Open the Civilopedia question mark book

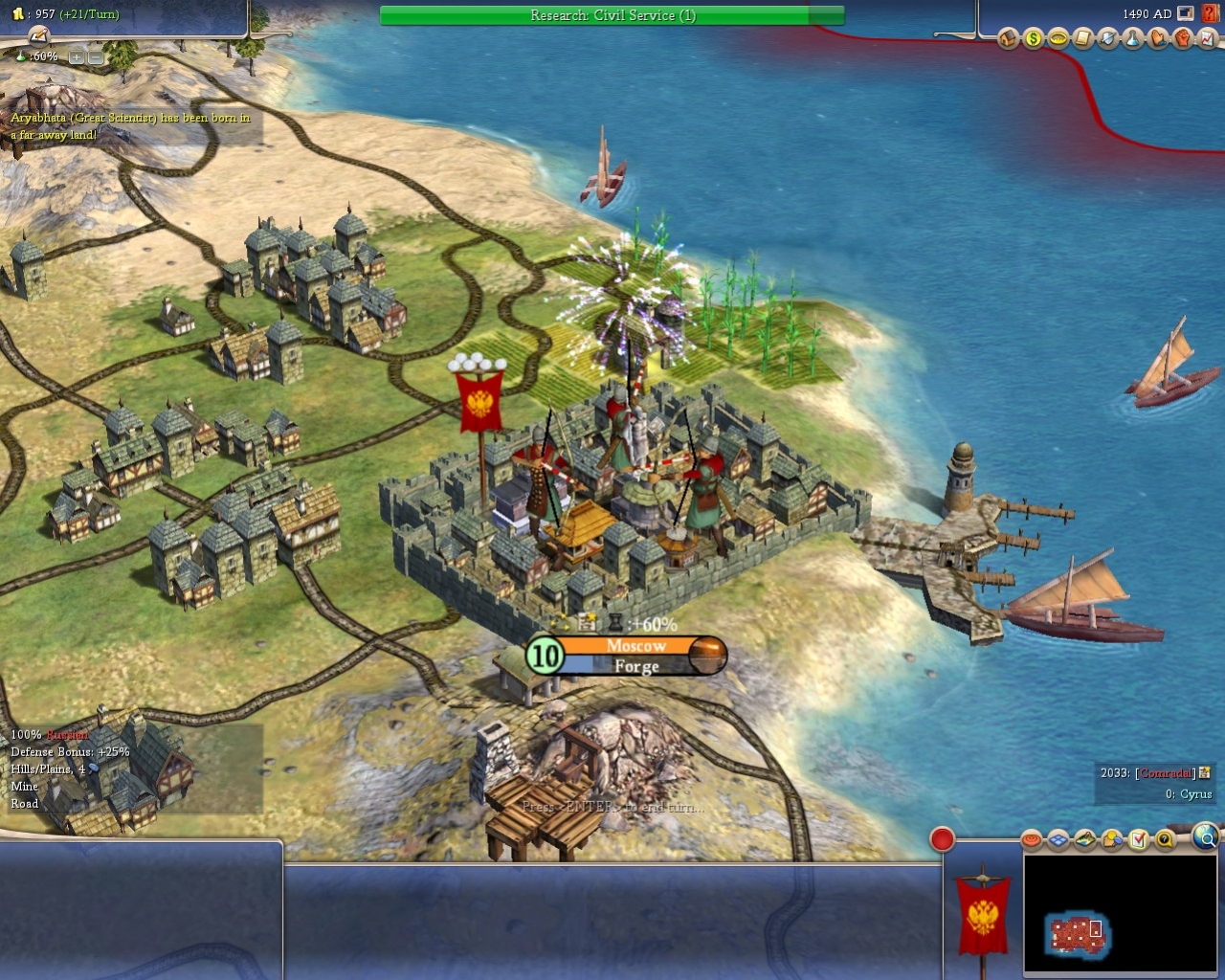(1209, 13)
